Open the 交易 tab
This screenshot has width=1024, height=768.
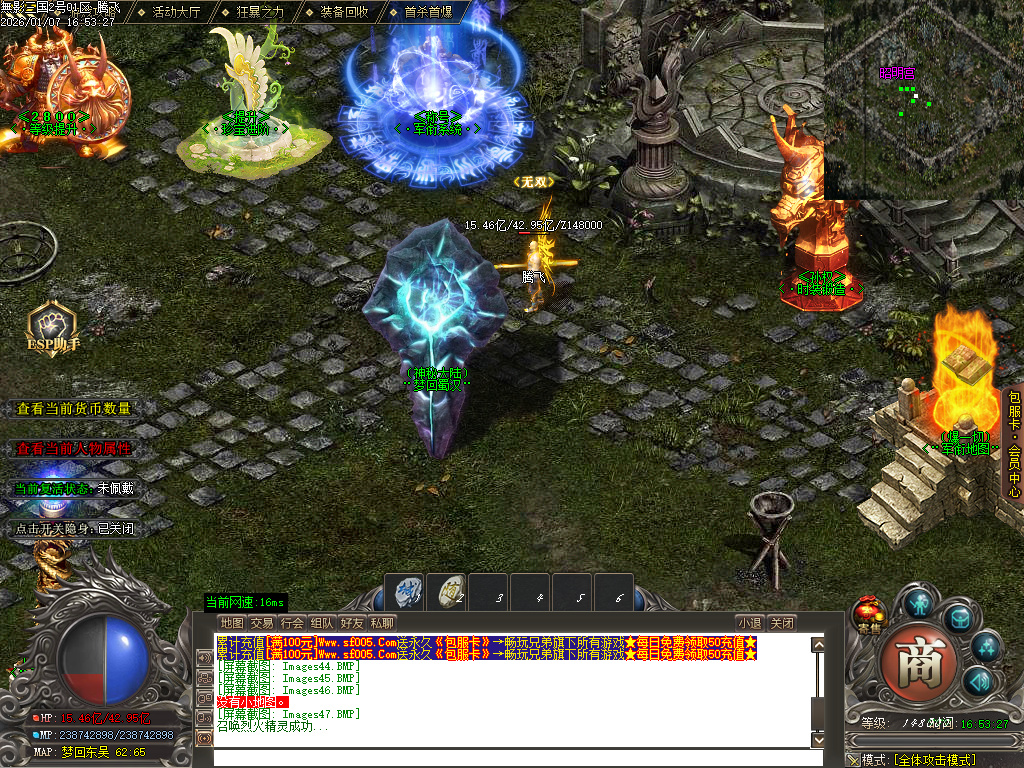click(x=262, y=622)
